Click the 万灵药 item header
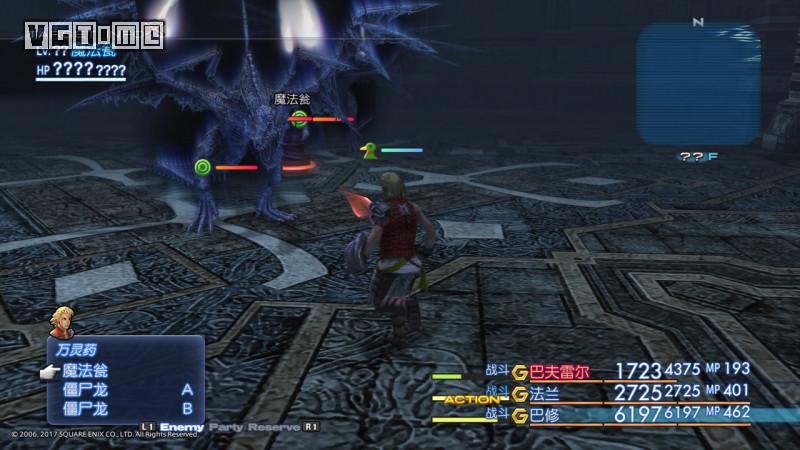 [x=73, y=351]
